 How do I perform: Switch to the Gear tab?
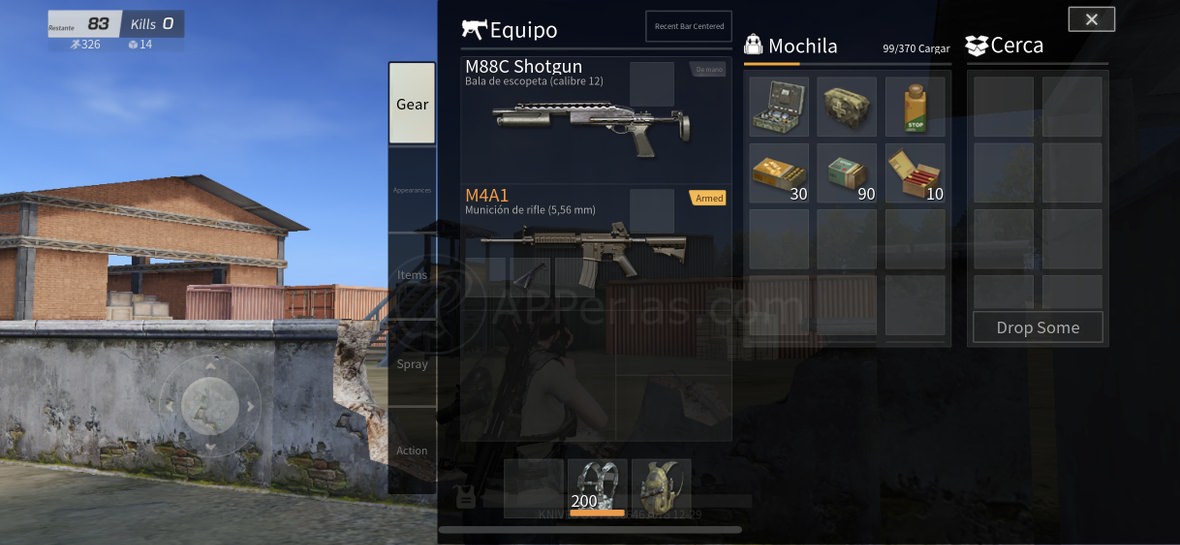412,104
